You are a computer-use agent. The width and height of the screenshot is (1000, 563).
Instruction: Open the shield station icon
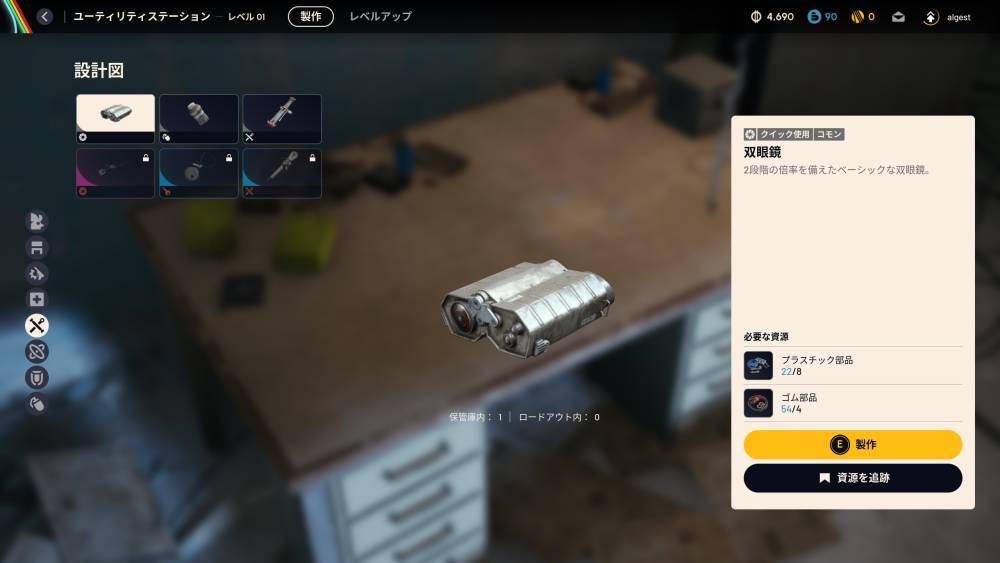(x=37, y=377)
